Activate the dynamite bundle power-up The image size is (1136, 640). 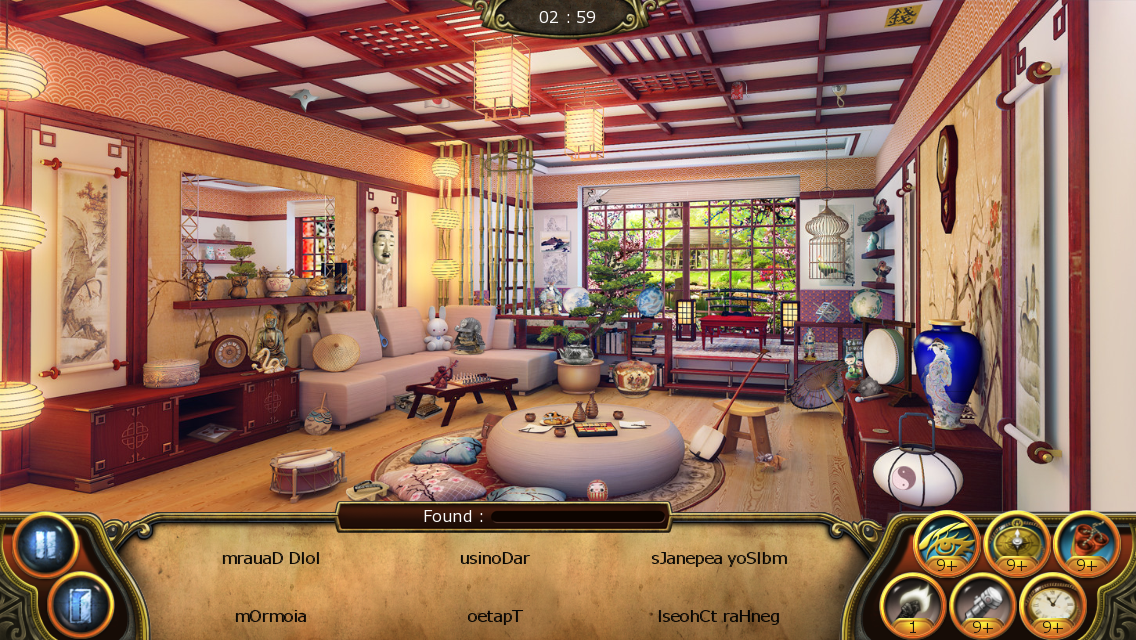tap(1086, 542)
